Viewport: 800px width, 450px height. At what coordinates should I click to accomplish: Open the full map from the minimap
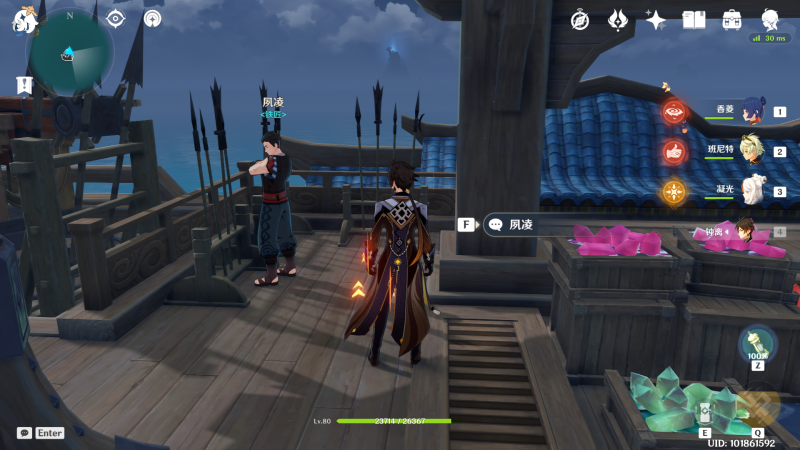[x=69, y=52]
